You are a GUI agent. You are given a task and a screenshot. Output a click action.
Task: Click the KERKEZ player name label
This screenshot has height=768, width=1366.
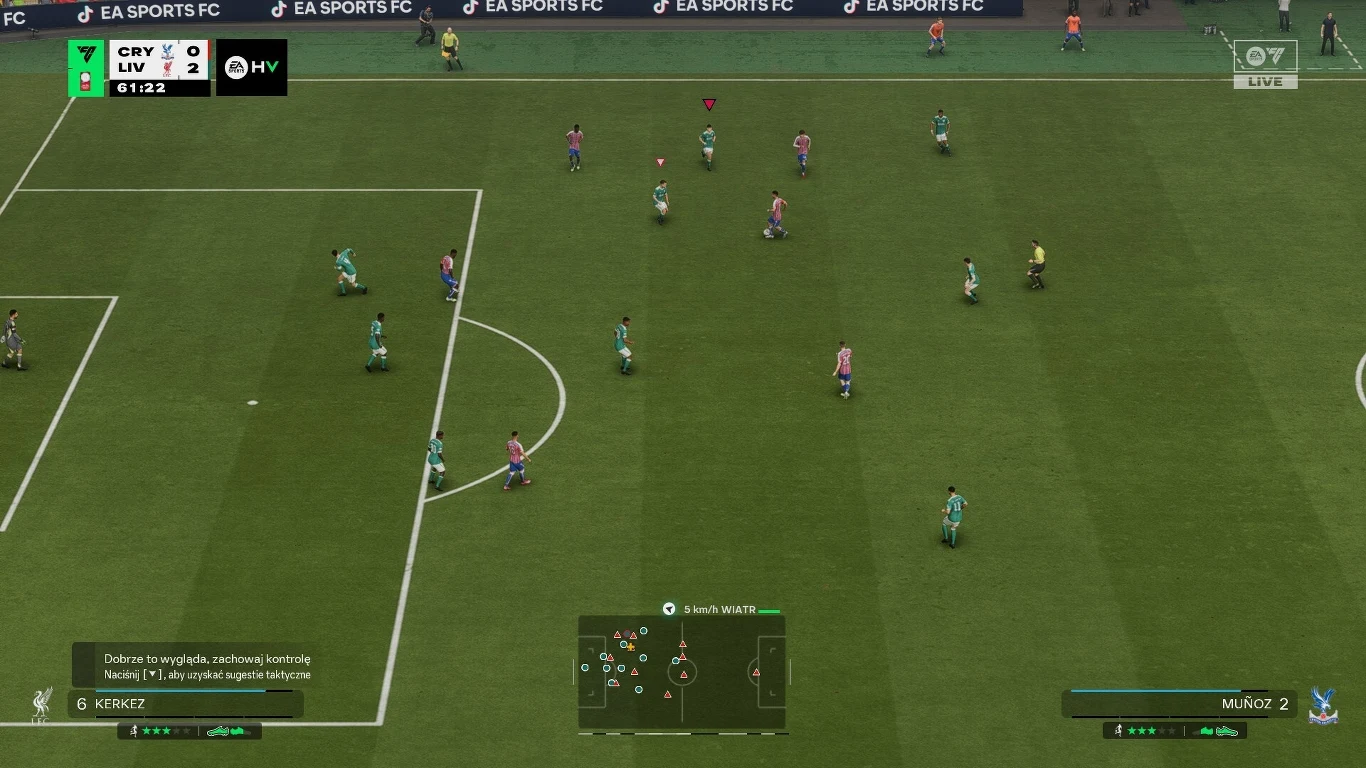tap(120, 703)
